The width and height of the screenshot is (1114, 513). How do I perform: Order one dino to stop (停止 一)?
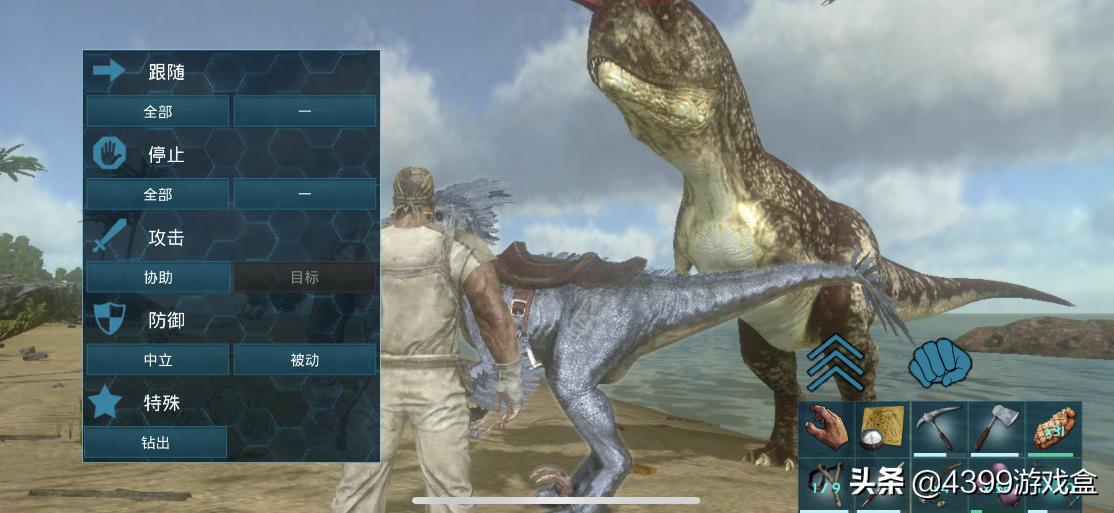305,194
